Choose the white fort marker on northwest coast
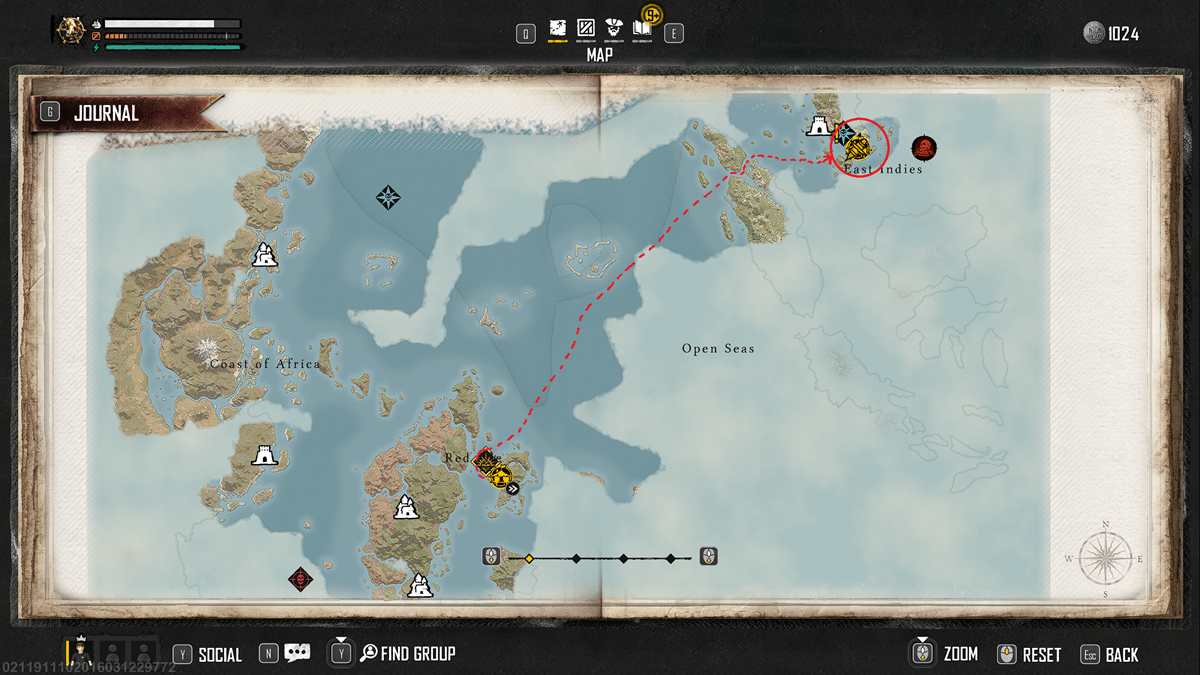Image resolution: width=1200 pixels, height=675 pixels. 264,255
